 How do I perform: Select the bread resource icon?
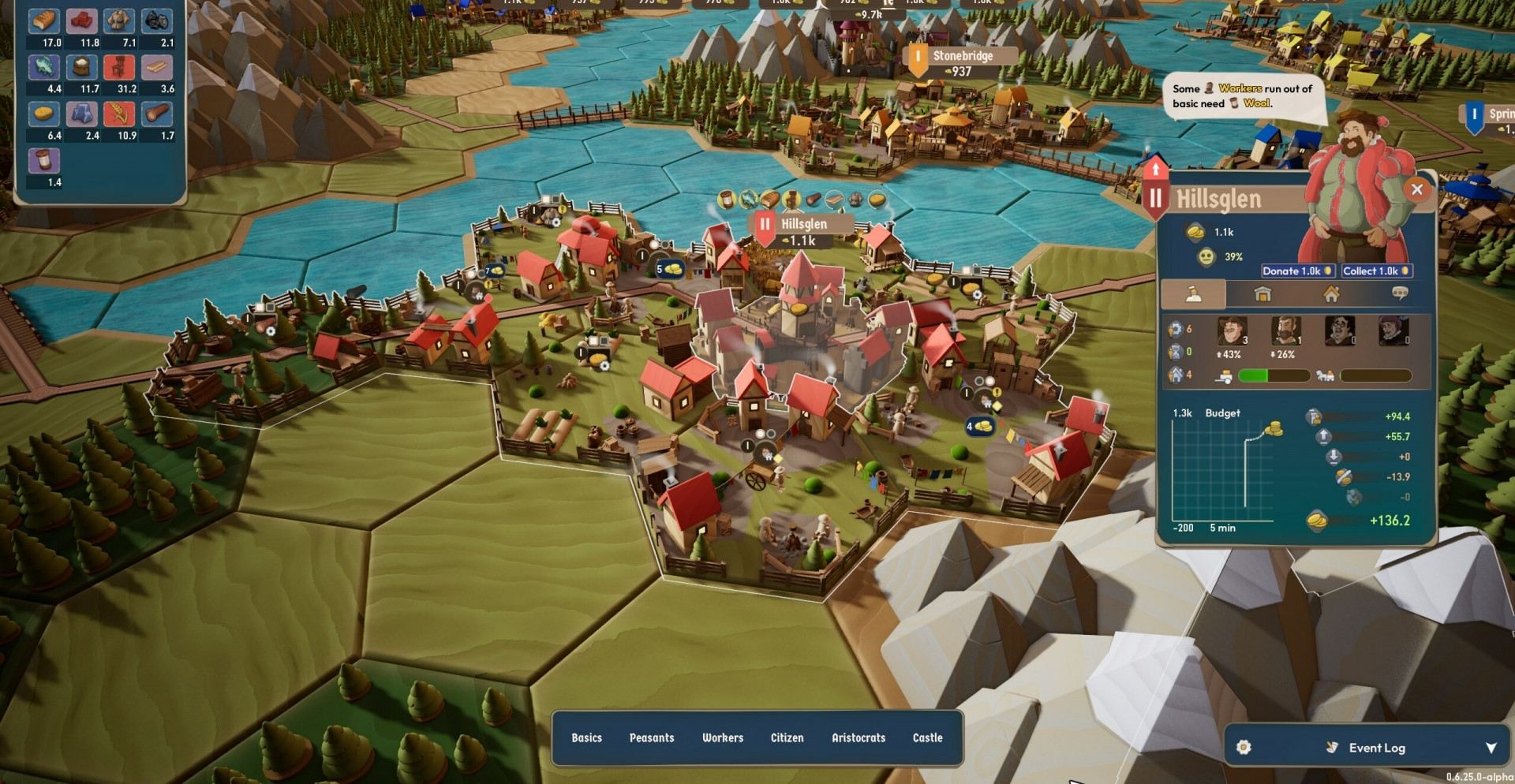coord(44,21)
